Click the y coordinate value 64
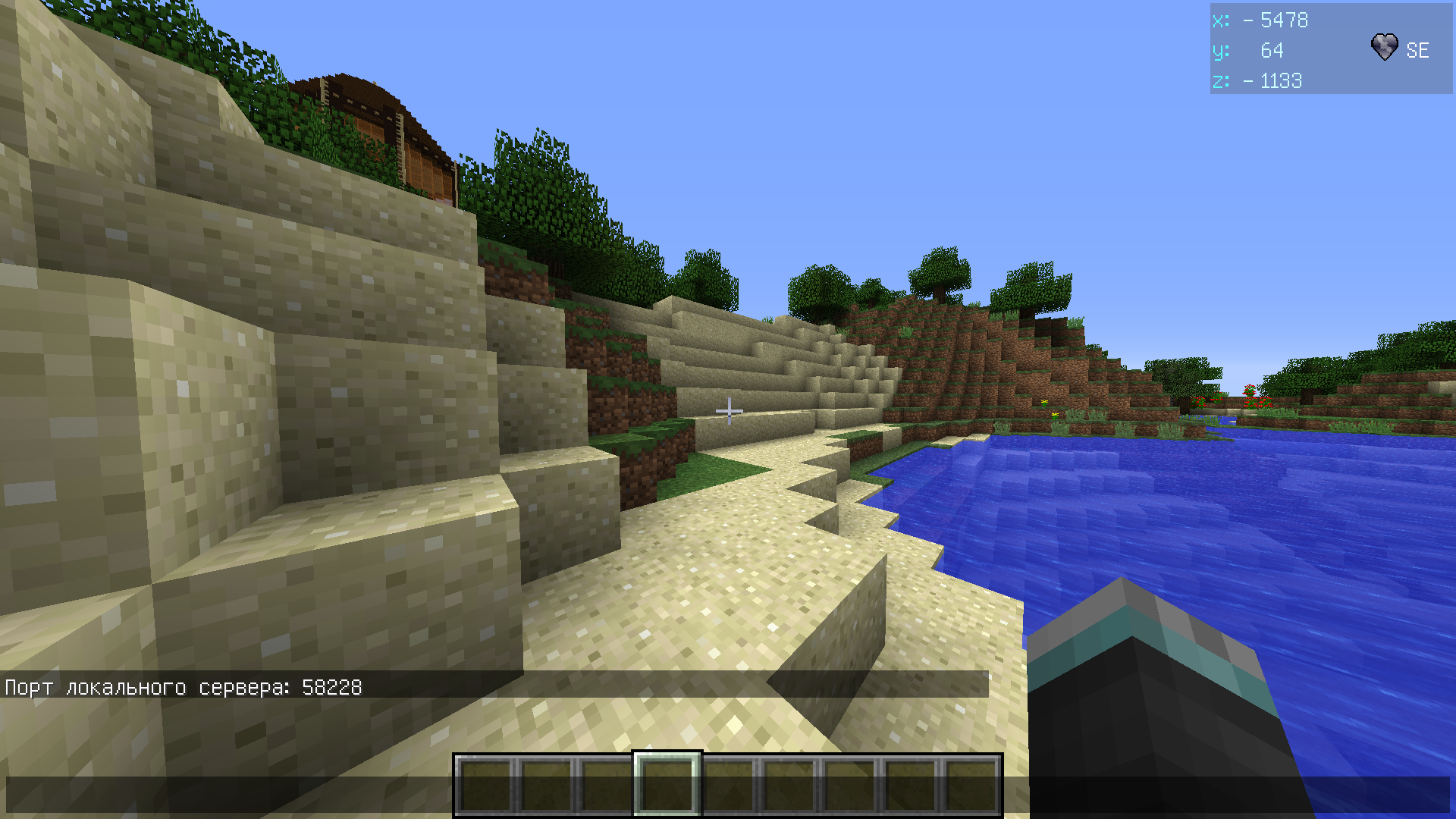The height and width of the screenshot is (819, 1456). coord(1272,51)
